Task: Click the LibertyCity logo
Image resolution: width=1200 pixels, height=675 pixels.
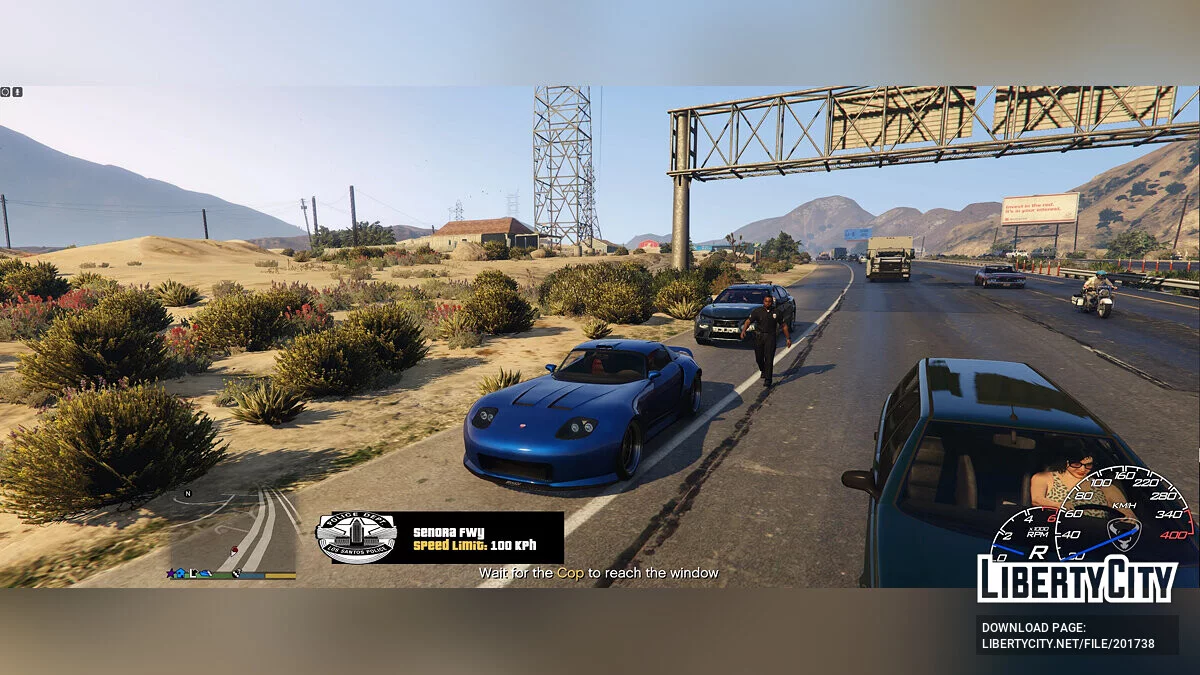Action: (x=1076, y=578)
